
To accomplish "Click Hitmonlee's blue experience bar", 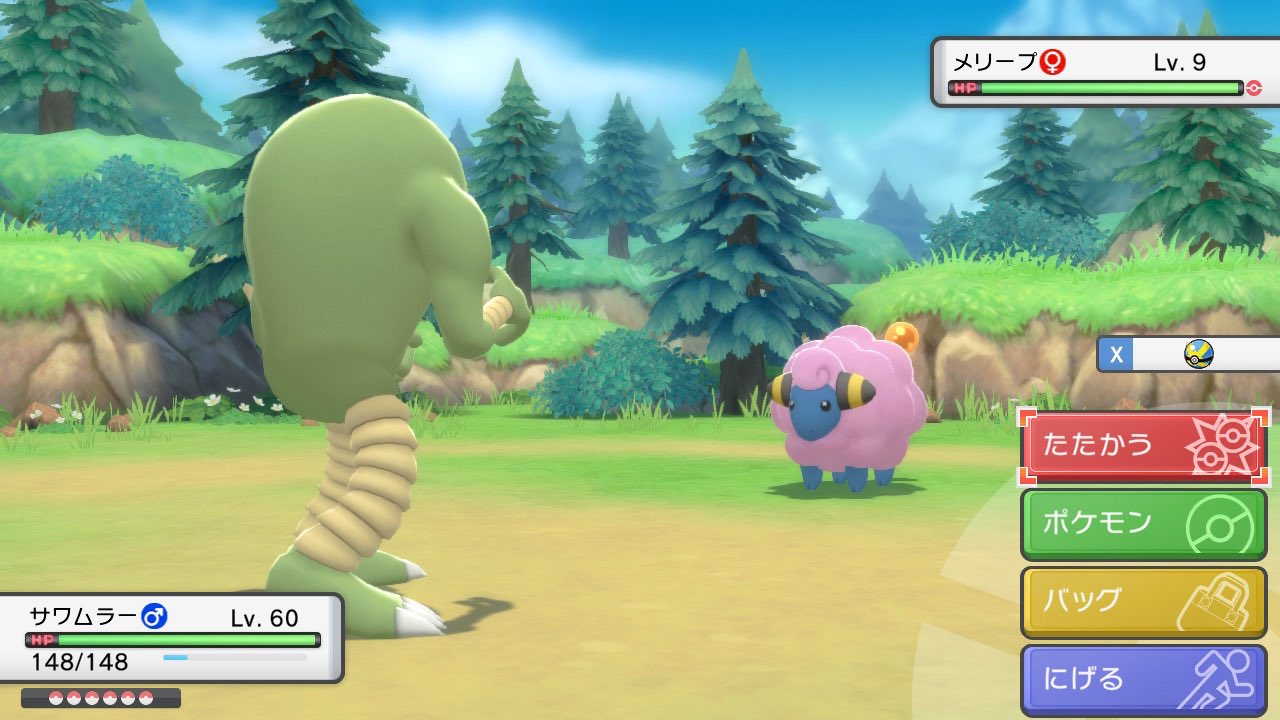I will pos(175,658).
